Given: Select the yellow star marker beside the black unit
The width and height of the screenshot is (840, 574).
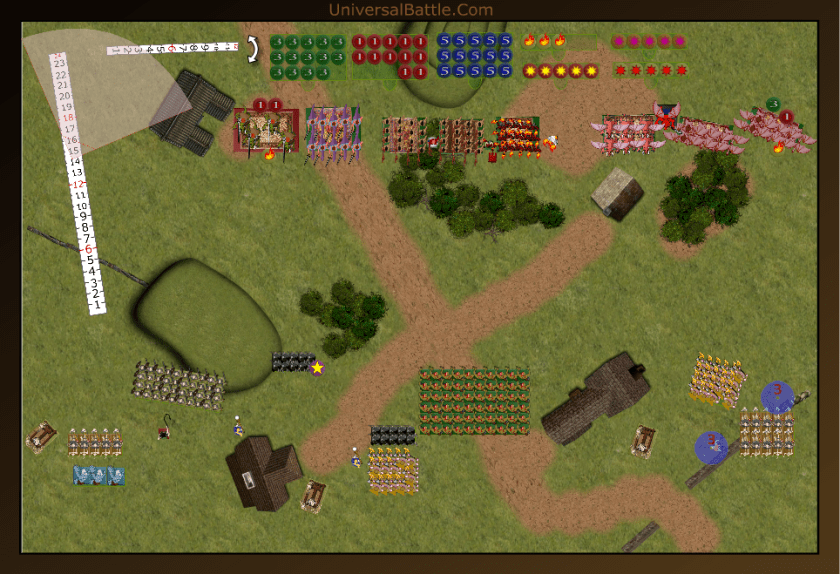Looking at the screenshot, I should pyautogui.click(x=317, y=368).
